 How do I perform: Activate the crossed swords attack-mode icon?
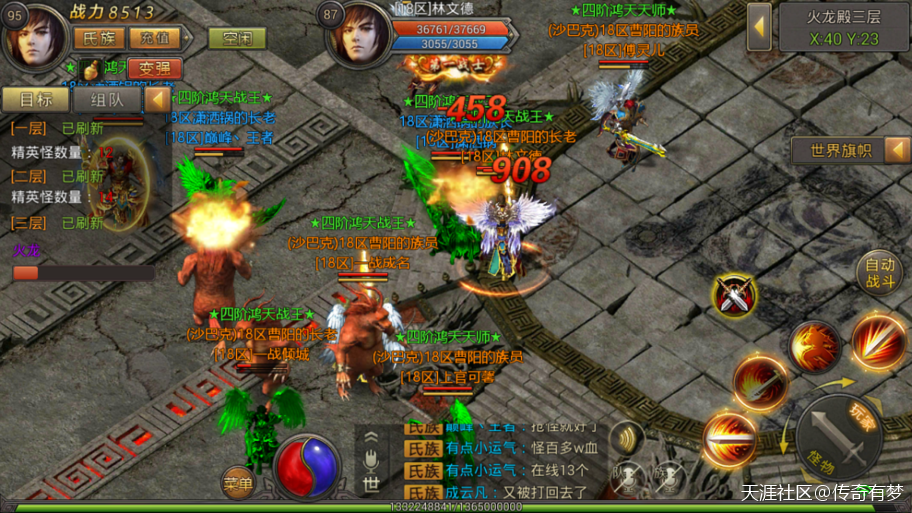click(735, 295)
